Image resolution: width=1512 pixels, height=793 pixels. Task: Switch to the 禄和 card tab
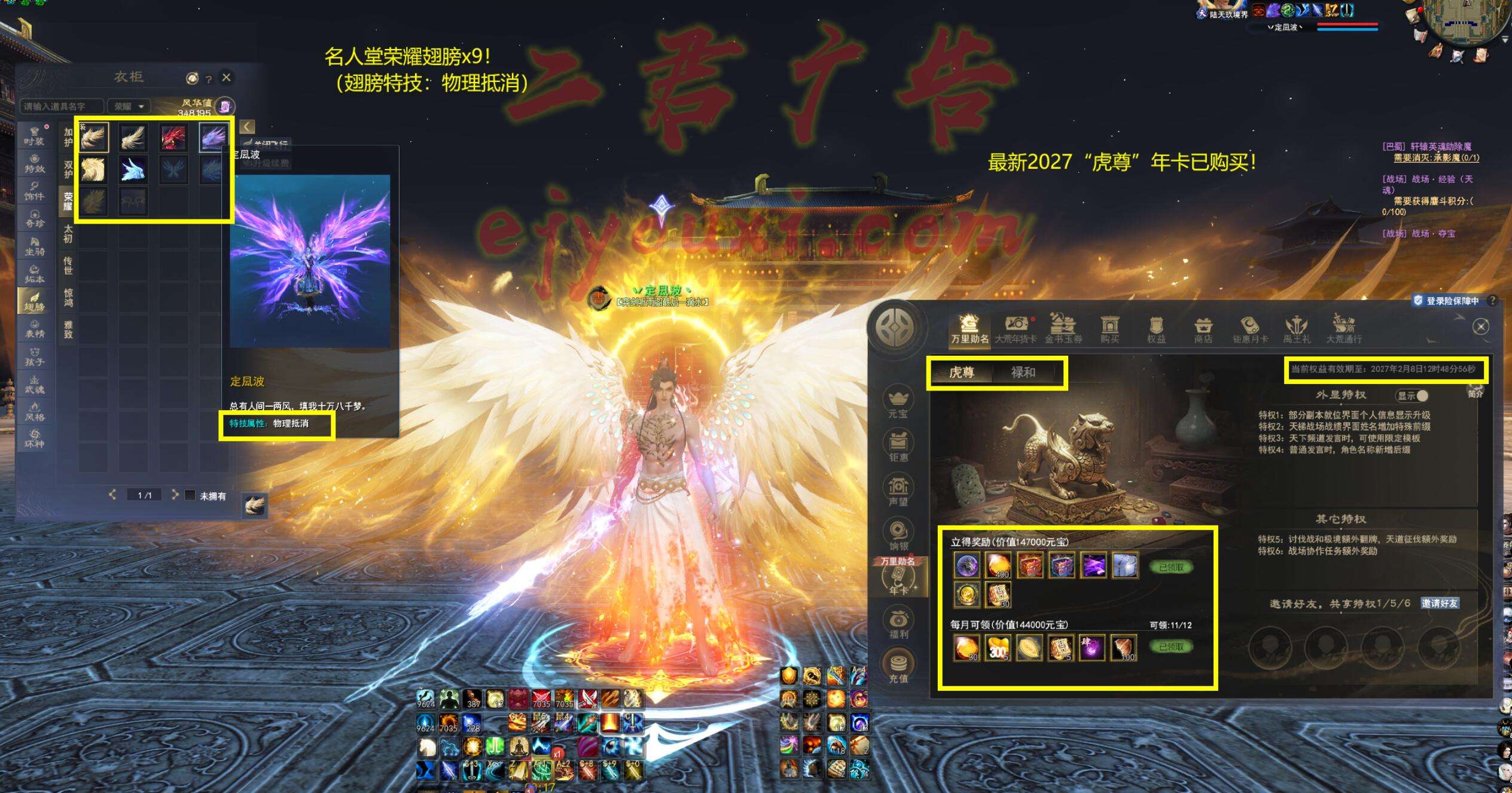click(x=1023, y=373)
